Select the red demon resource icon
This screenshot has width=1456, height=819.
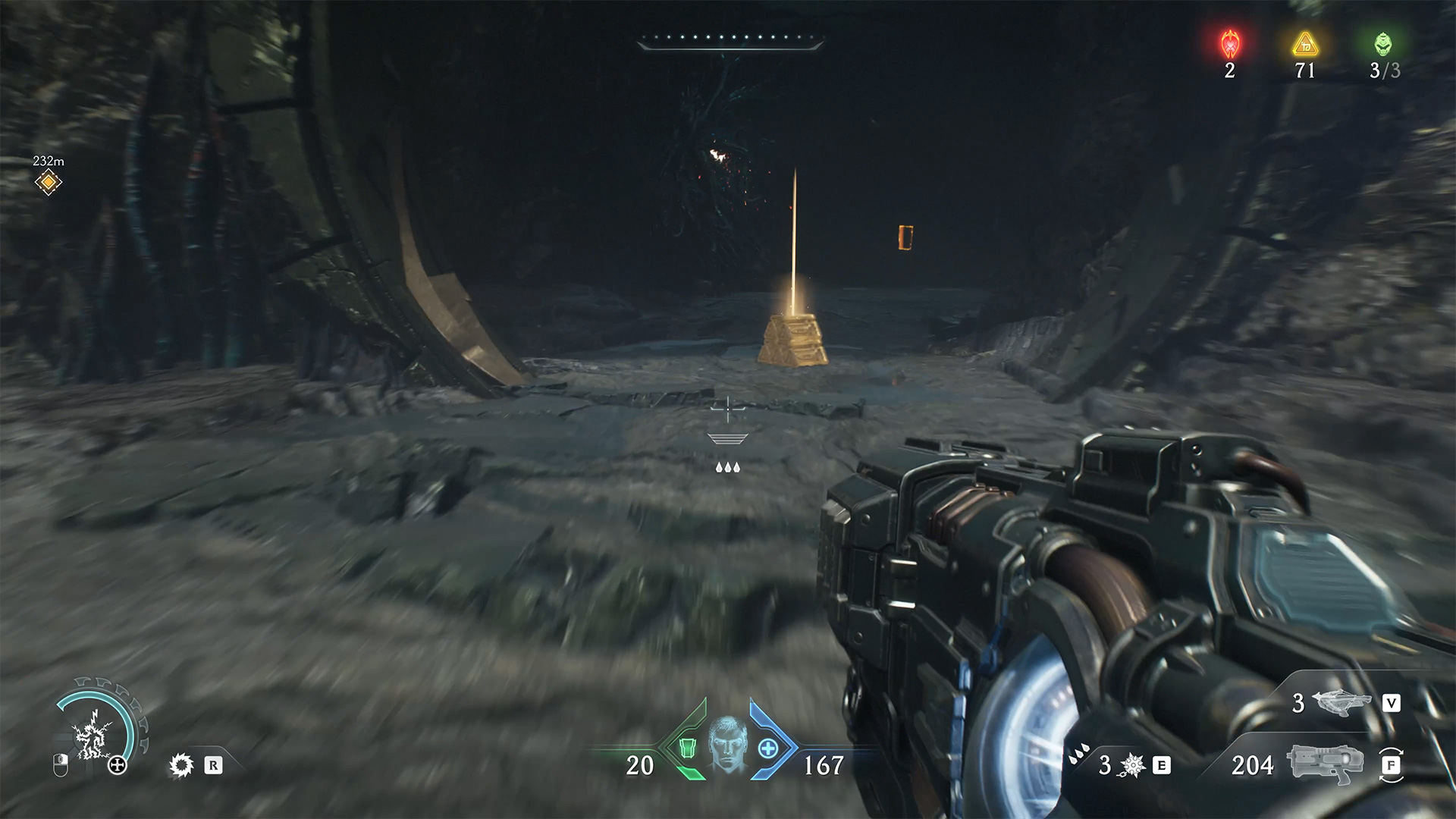point(1229,45)
